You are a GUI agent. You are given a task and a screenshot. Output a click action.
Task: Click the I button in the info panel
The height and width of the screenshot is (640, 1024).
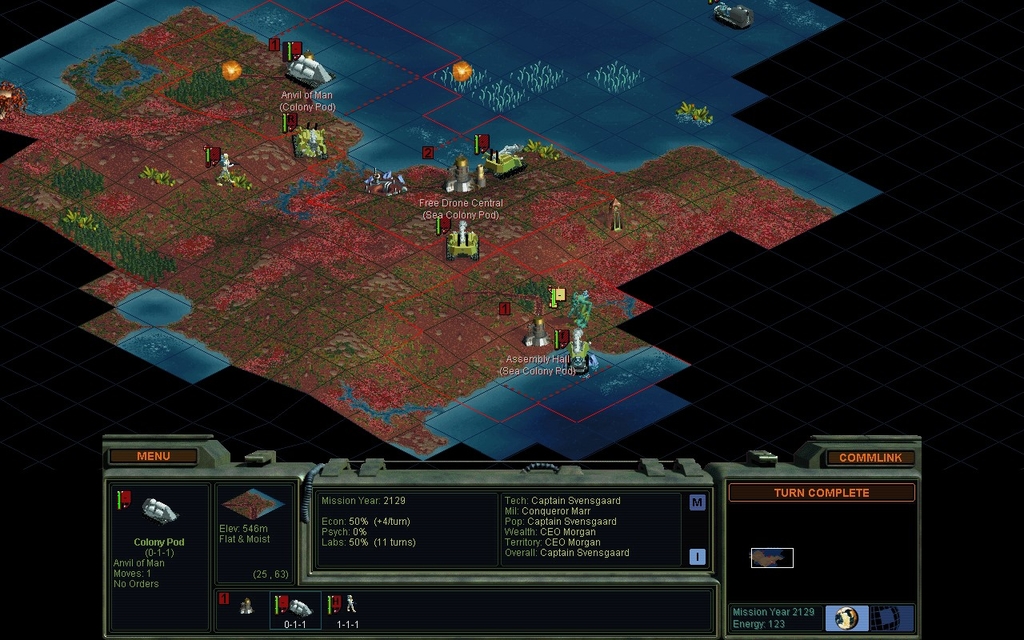point(697,557)
